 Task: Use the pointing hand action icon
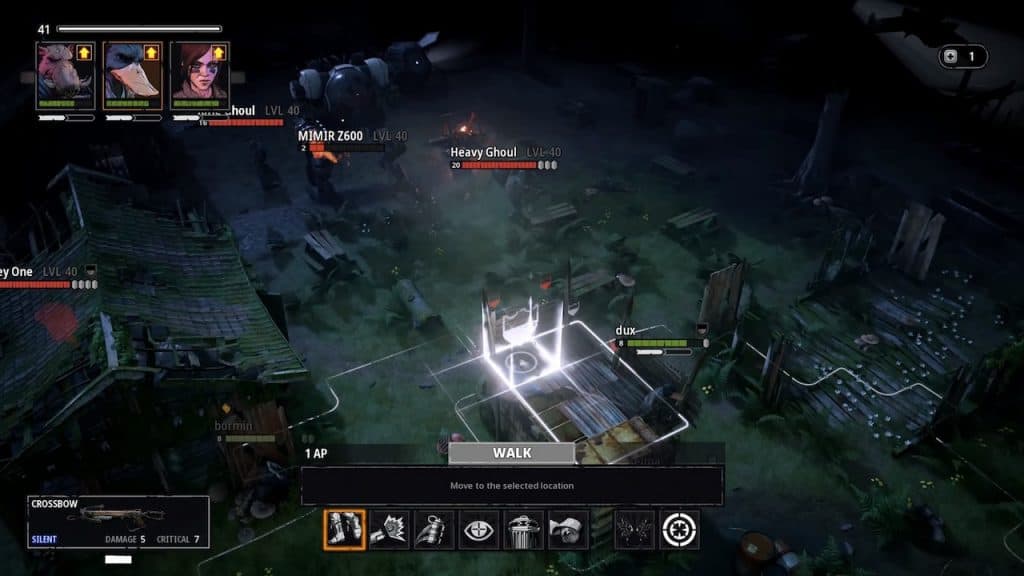pyautogui.click(x=569, y=530)
